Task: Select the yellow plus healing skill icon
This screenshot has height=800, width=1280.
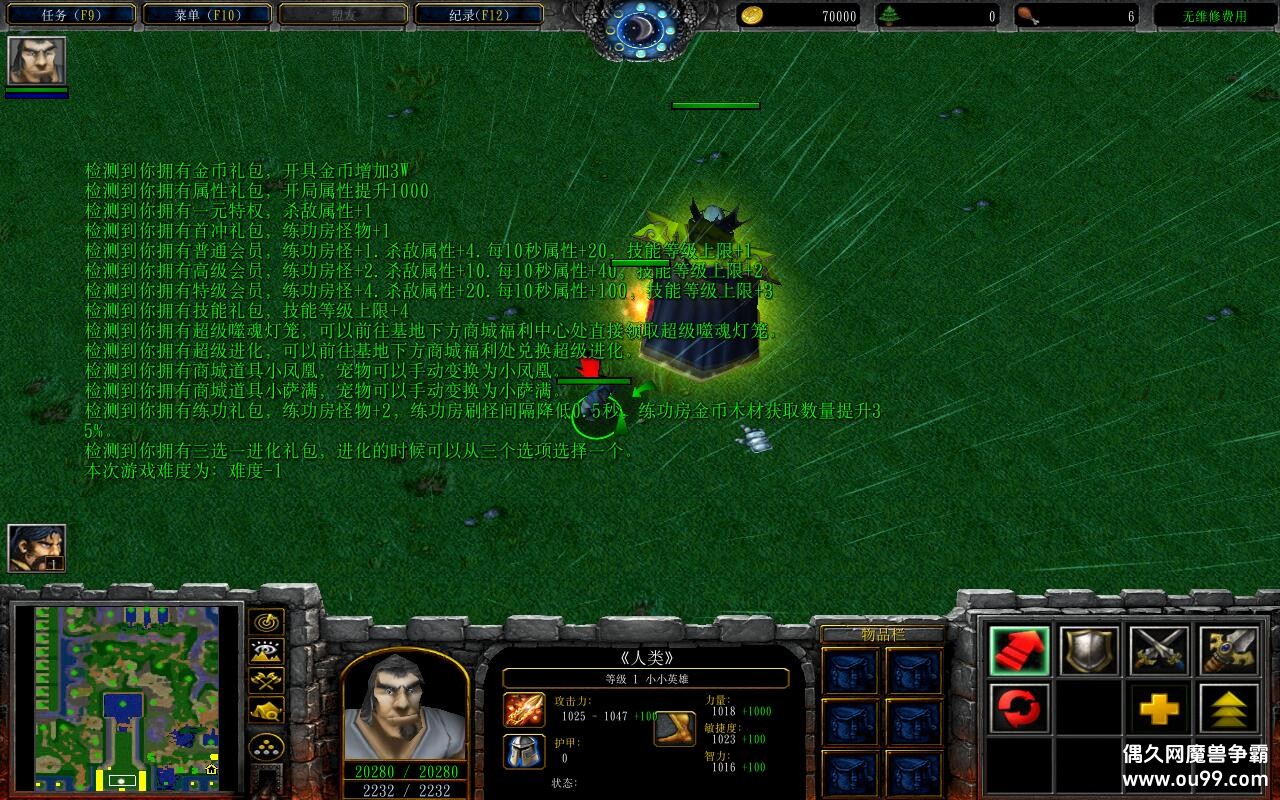Action: click(1158, 710)
